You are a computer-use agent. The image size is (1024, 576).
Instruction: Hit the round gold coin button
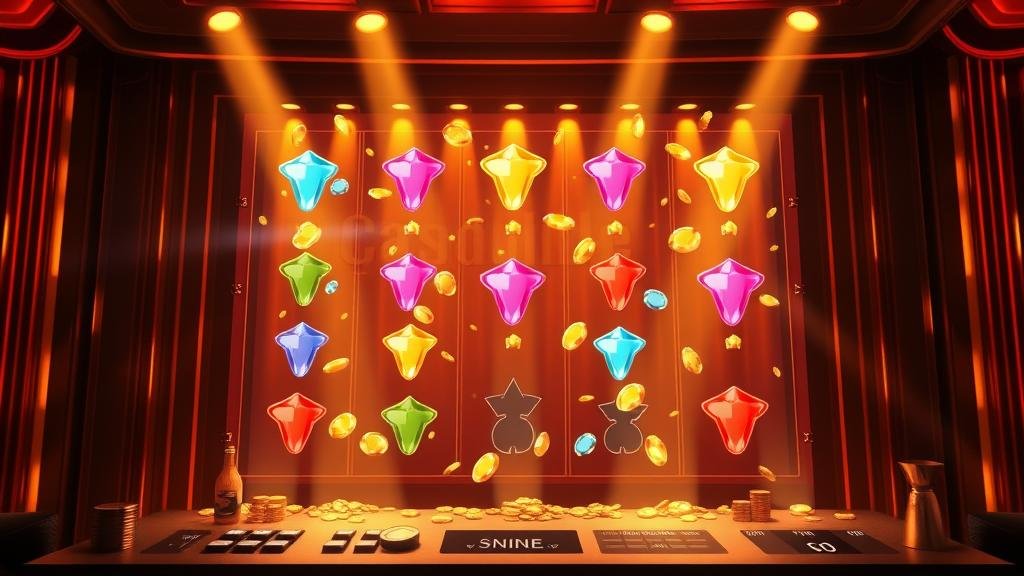click(x=400, y=537)
